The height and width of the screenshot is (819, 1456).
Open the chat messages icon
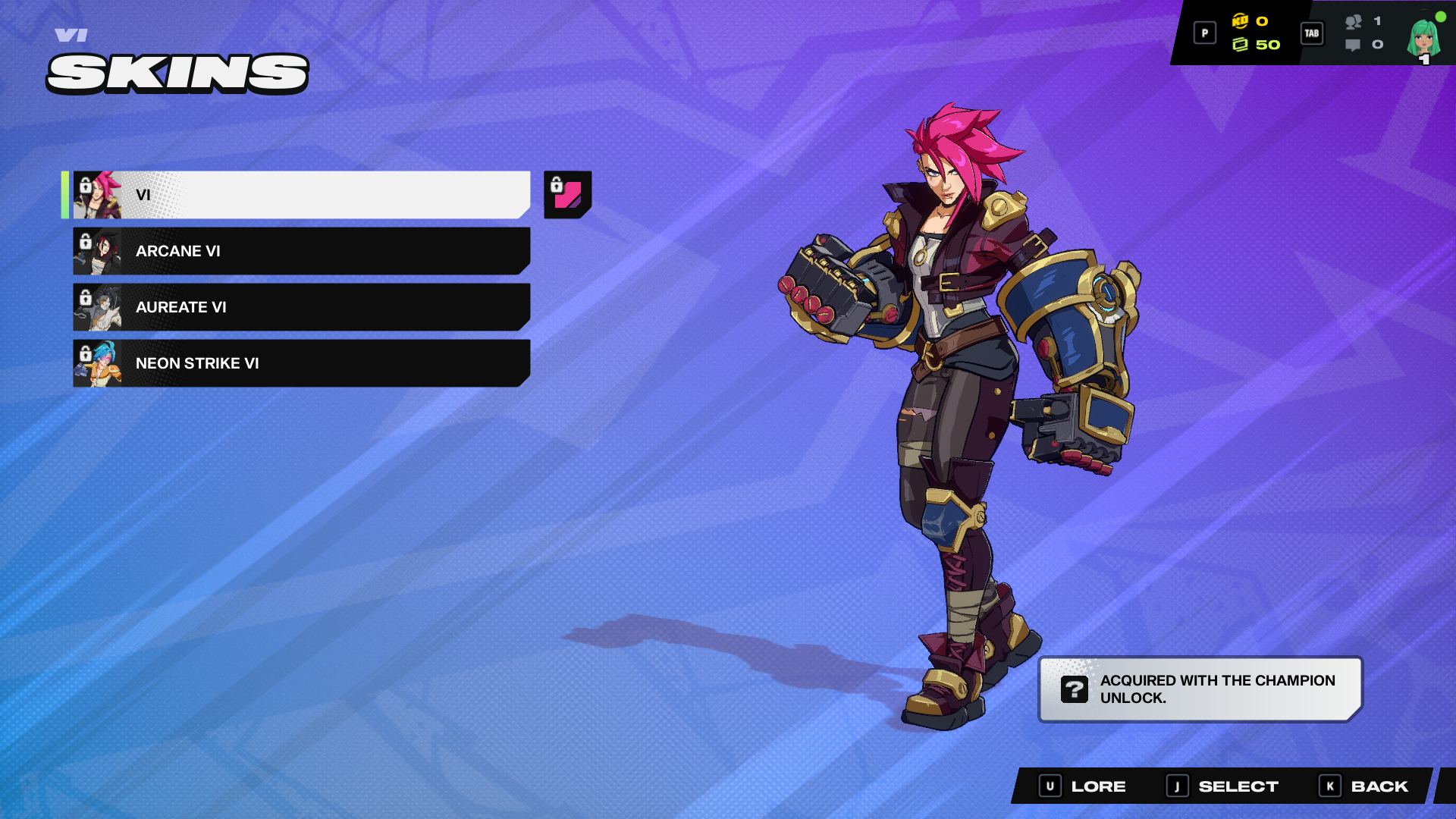pos(1354,45)
